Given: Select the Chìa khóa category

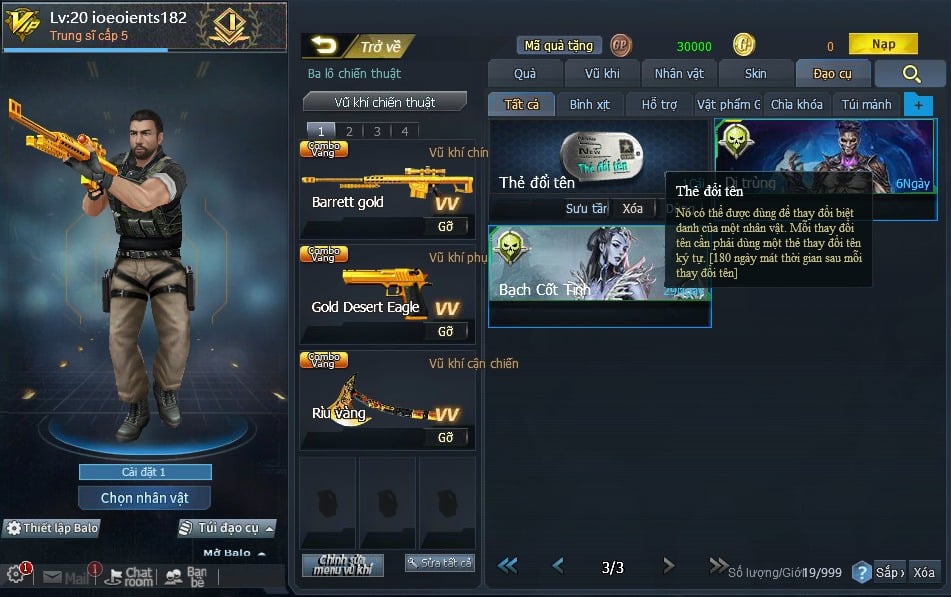Looking at the screenshot, I should [796, 104].
